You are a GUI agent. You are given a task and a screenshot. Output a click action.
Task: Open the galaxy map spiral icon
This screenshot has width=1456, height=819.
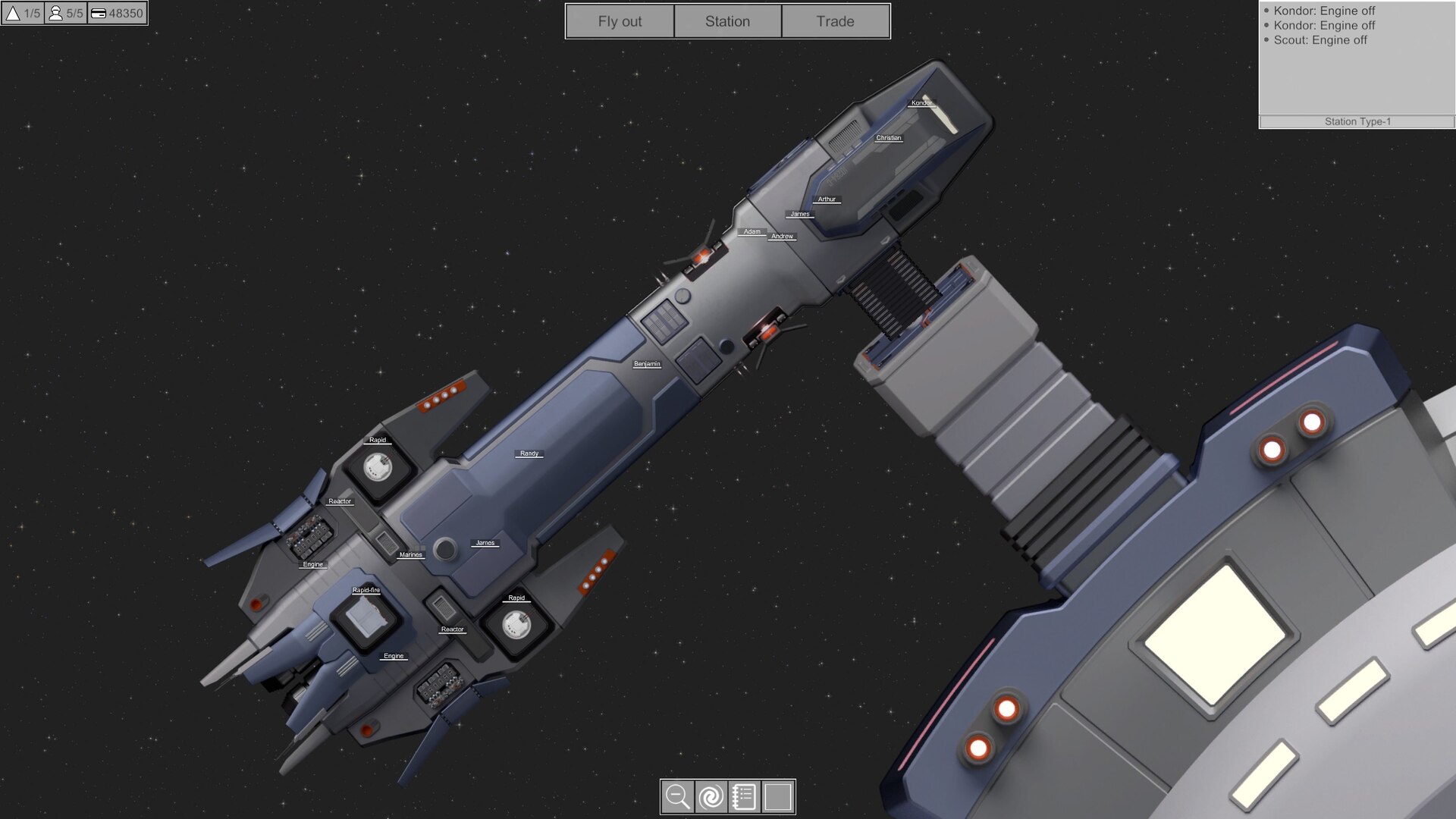point(711,797)
